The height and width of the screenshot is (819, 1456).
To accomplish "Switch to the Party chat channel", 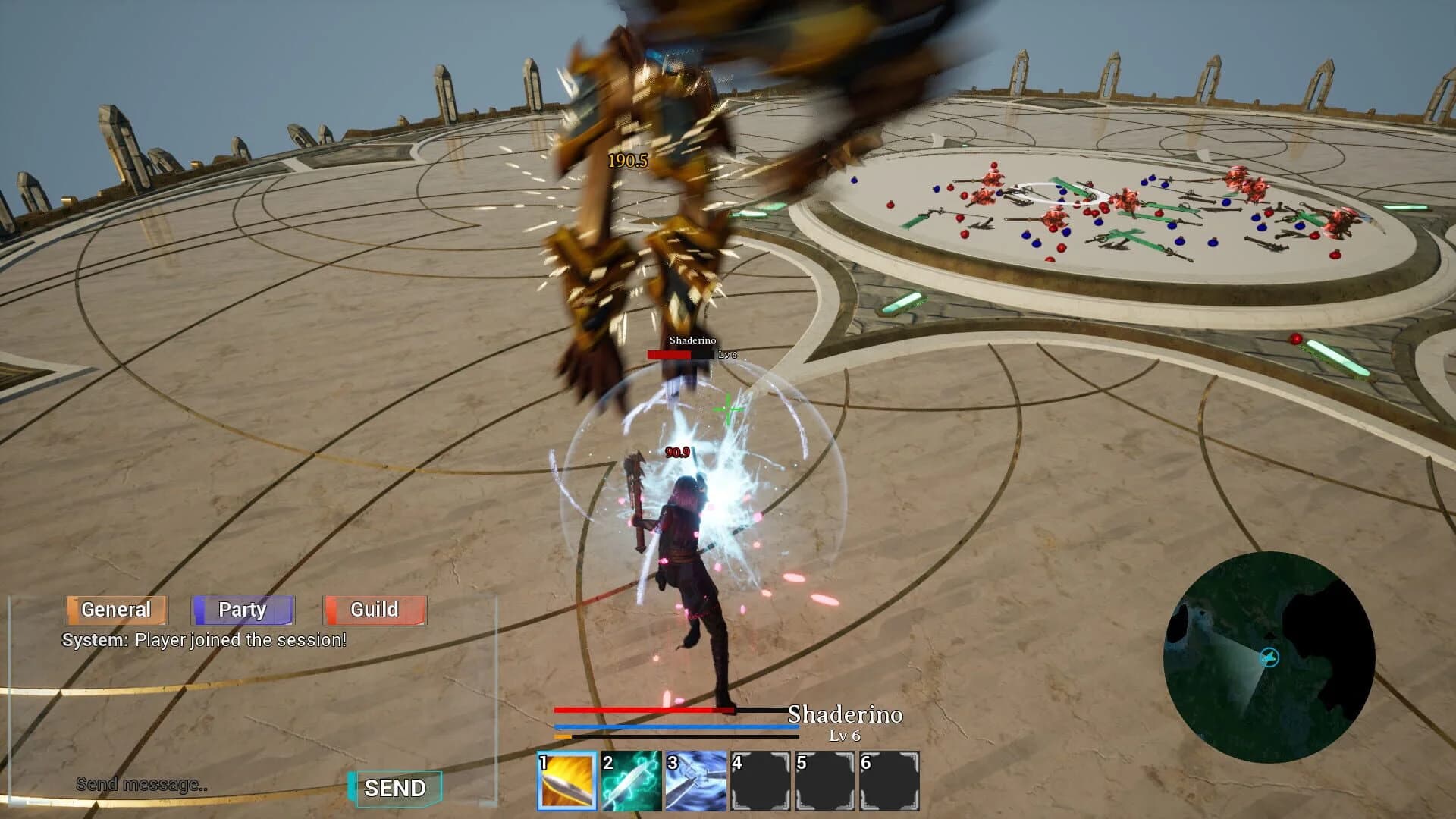I will pos(242,609).
